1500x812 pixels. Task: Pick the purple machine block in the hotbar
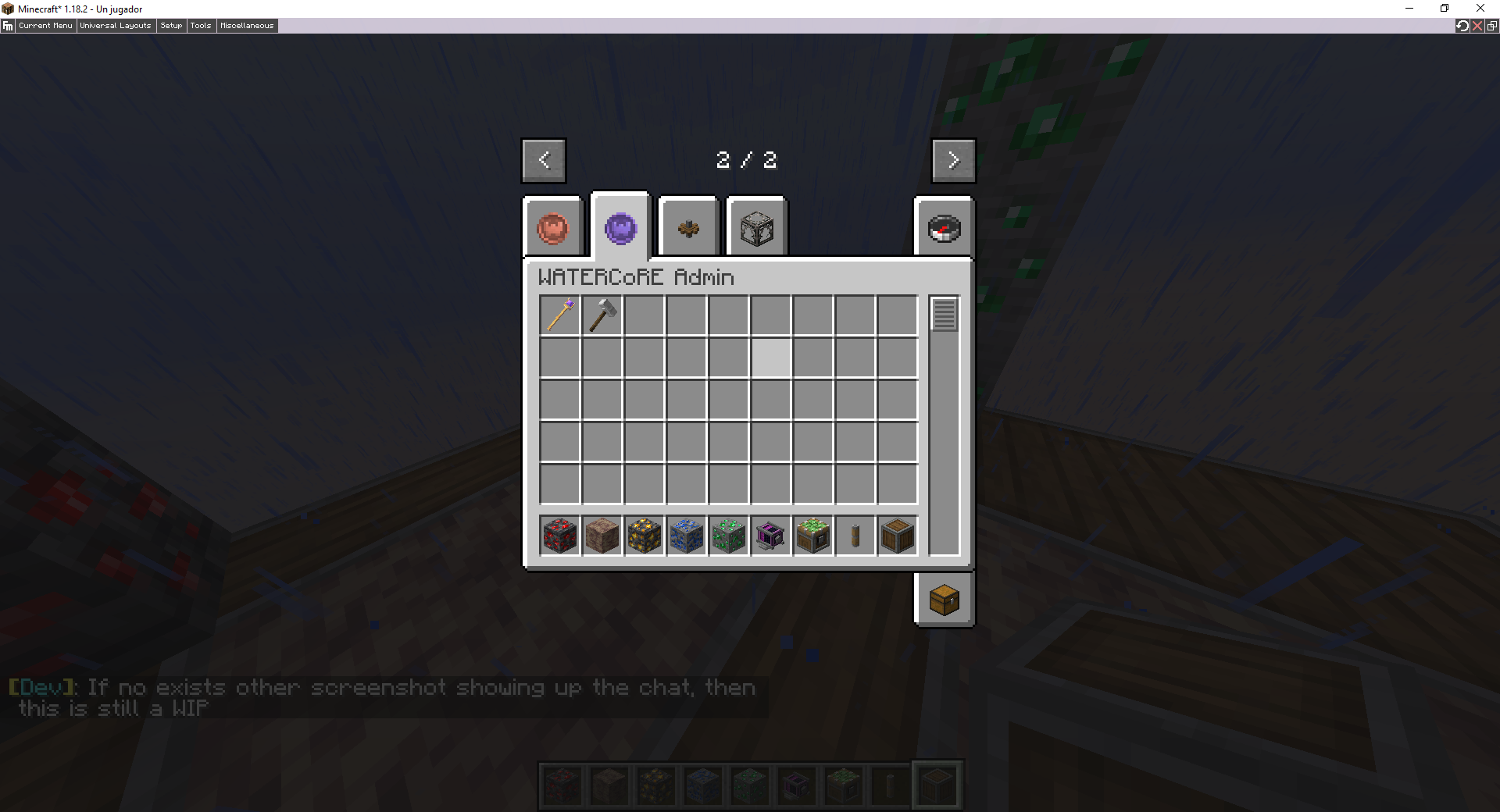tap(771, 536)
